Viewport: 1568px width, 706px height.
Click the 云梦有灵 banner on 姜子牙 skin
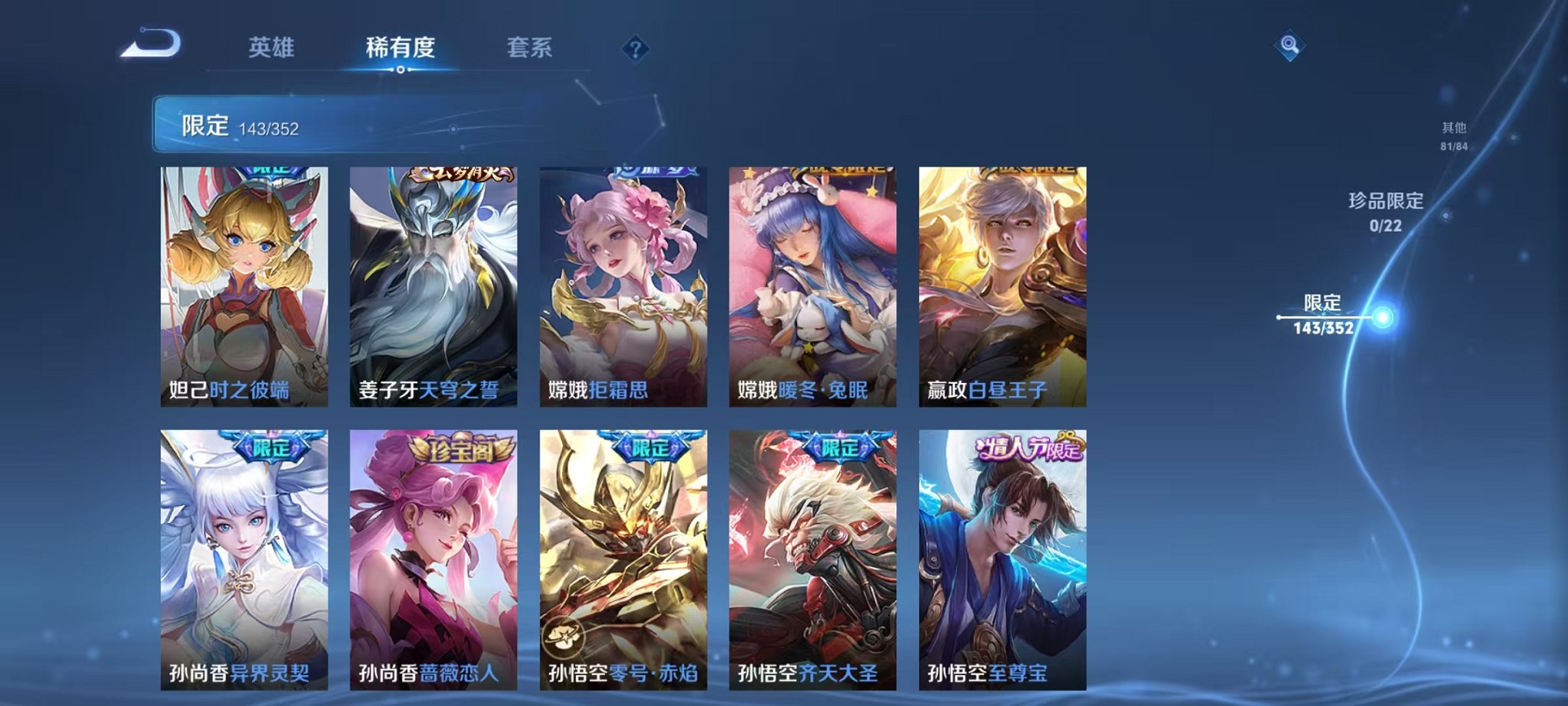pos(461,175)
